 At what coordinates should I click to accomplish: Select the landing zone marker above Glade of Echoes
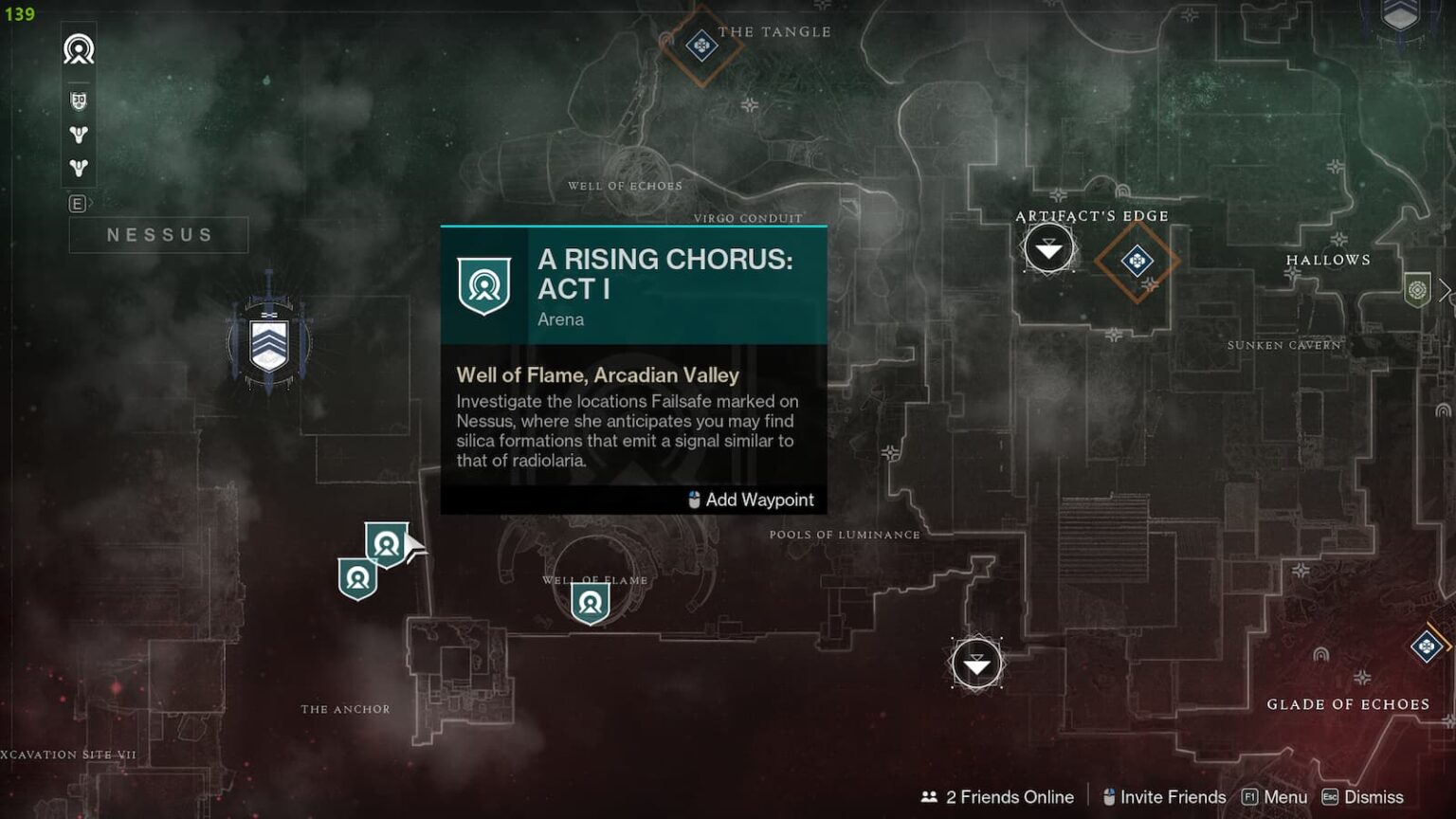976,664
